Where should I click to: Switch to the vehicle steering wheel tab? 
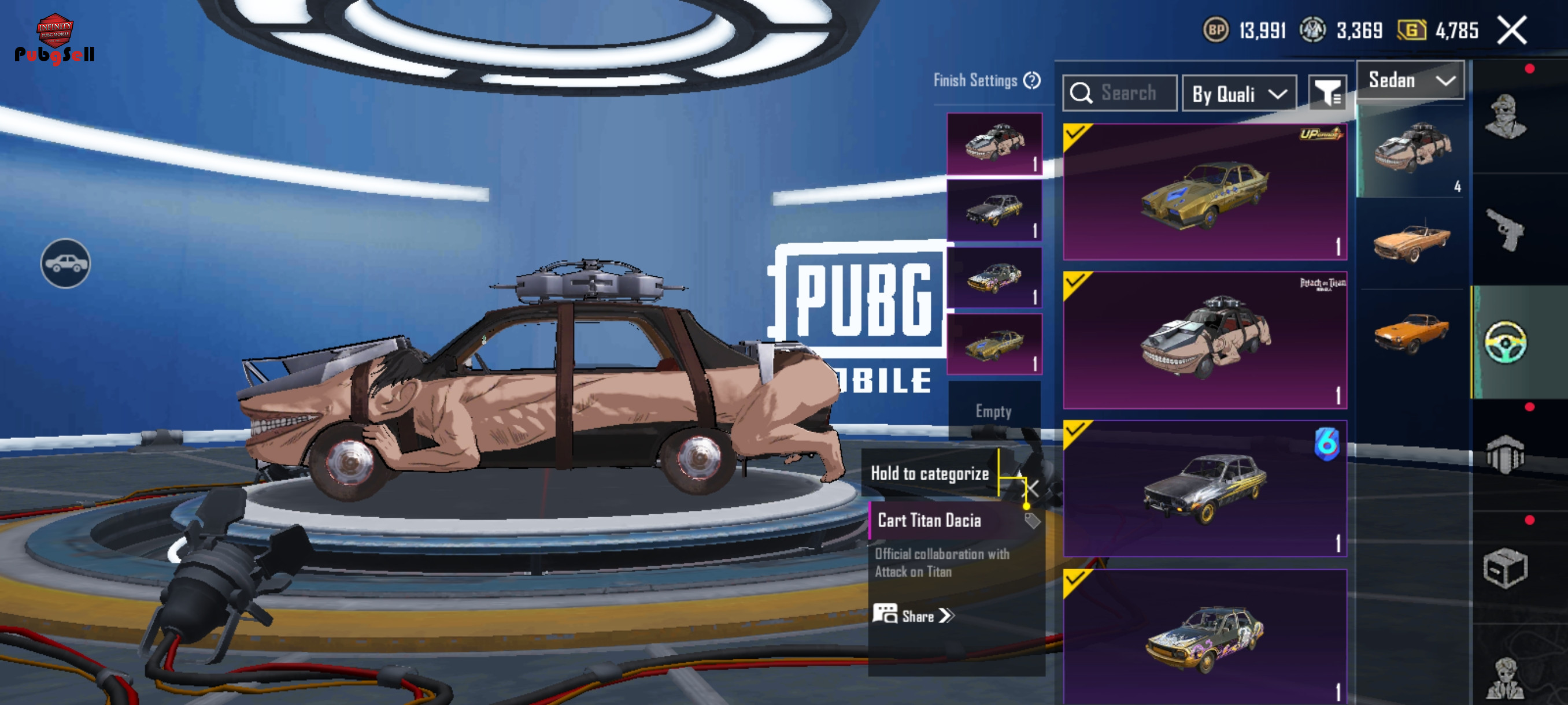[1505, 342]
